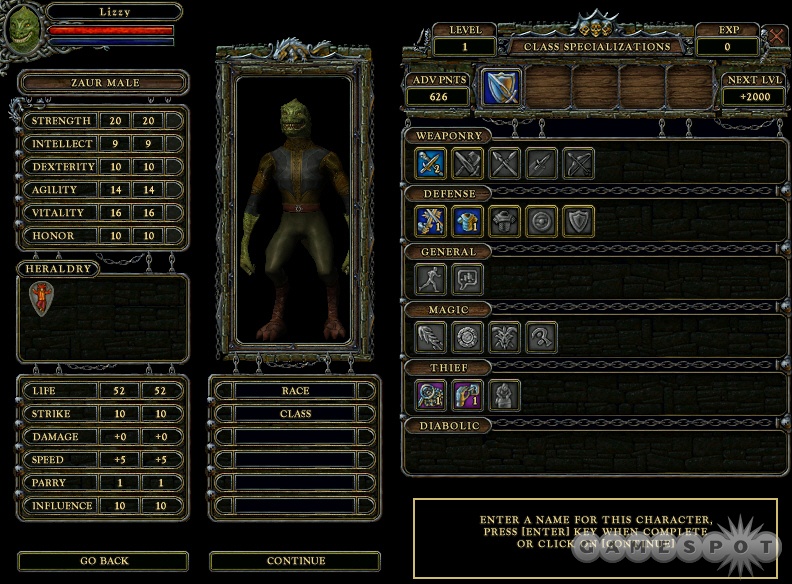The image size is (792, 584).
Task: Select the purple grabbing hand thief skill
Action: pos(468,395)
